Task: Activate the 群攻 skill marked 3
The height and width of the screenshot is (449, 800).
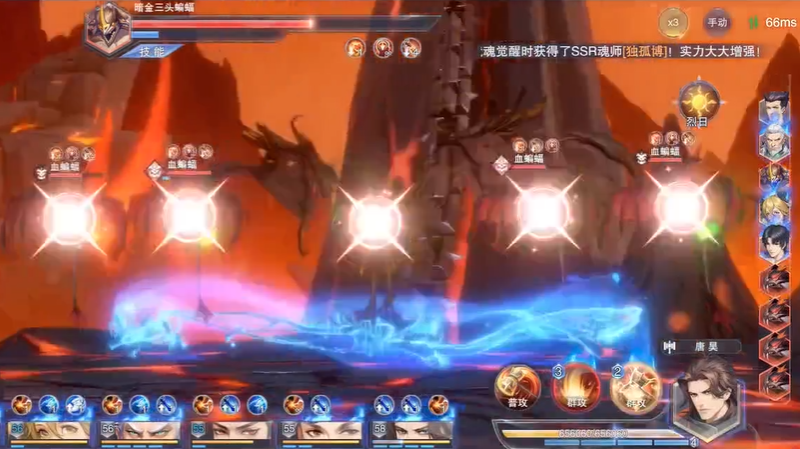Action: (577, 387)
